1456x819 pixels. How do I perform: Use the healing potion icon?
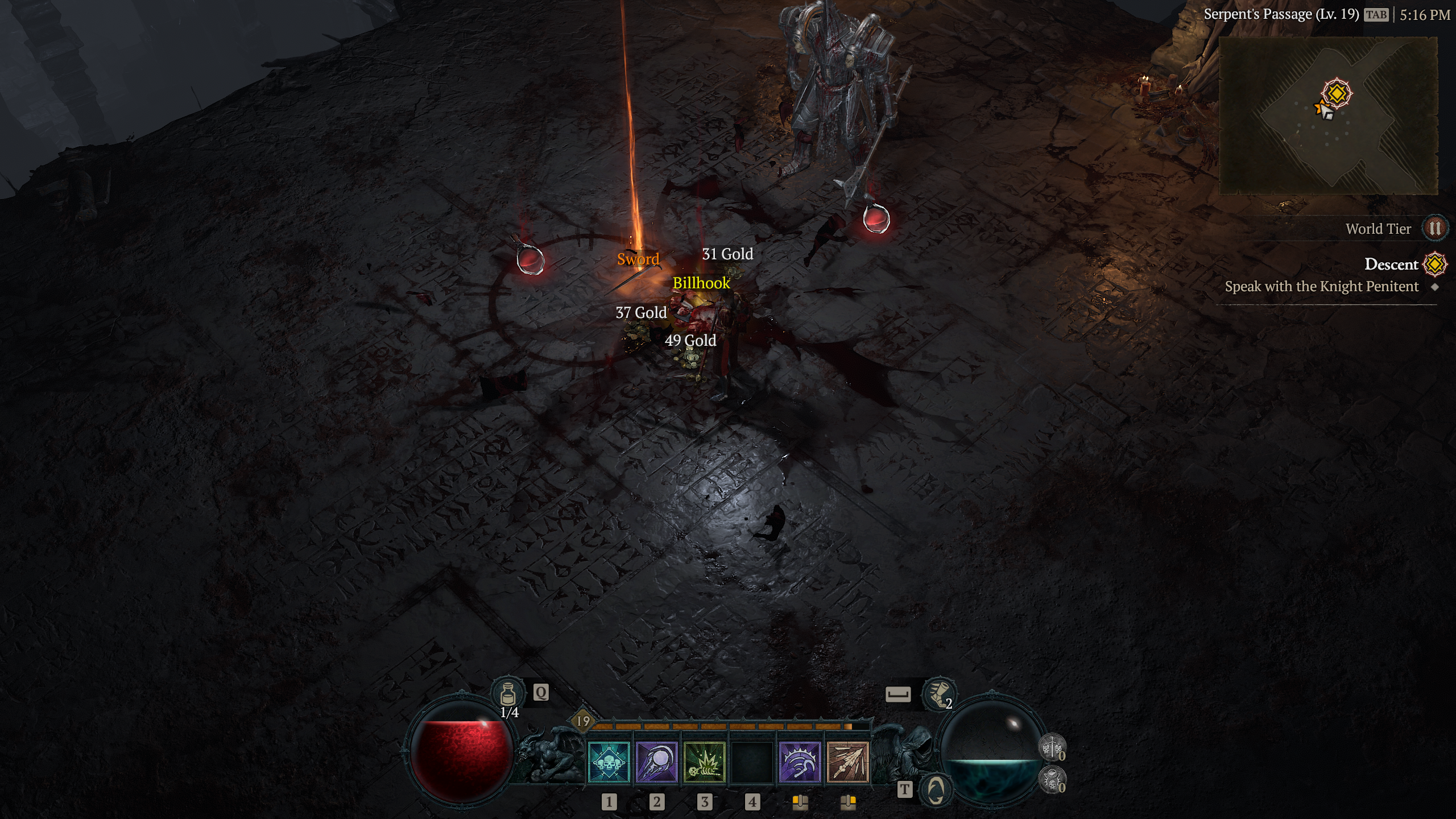(508, 694)
